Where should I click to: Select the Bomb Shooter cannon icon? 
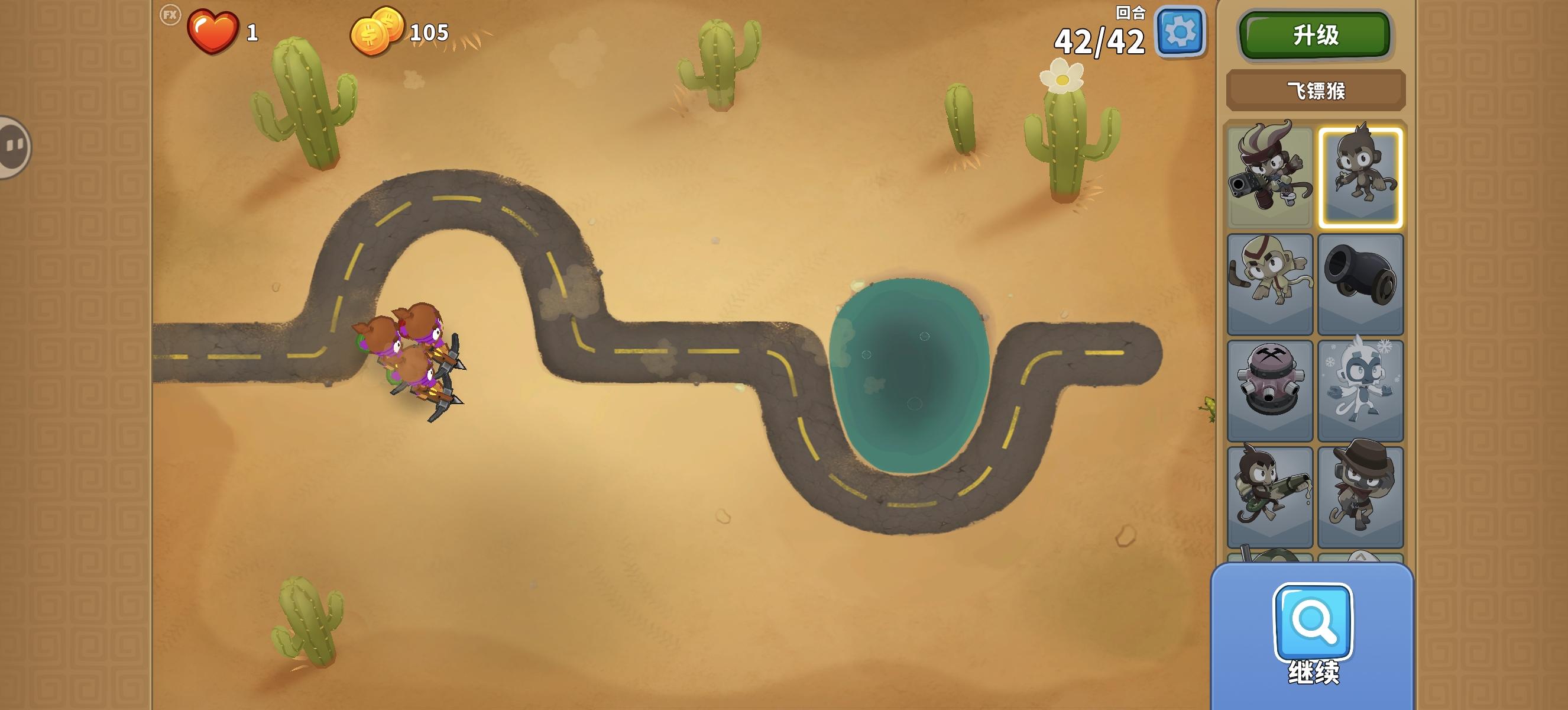[1362, 283]
